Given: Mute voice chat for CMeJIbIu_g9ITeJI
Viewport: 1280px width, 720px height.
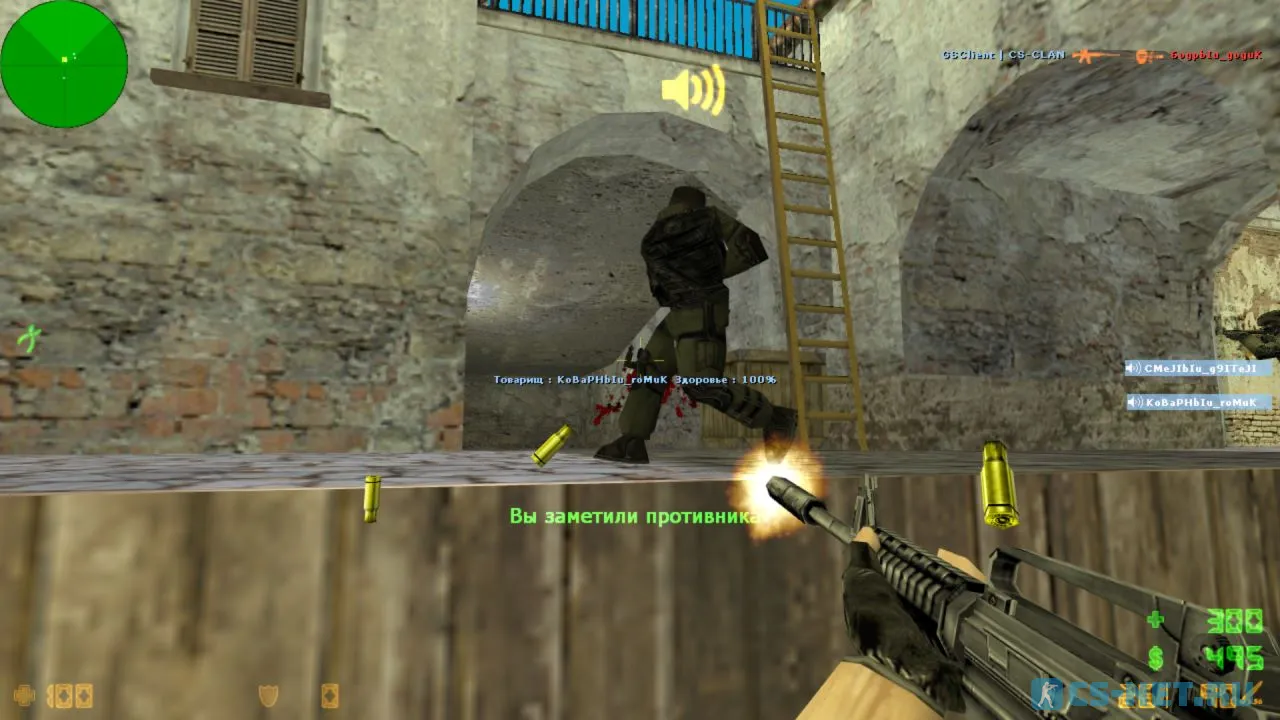Looking at the screenshot, I should [1130, 368].
